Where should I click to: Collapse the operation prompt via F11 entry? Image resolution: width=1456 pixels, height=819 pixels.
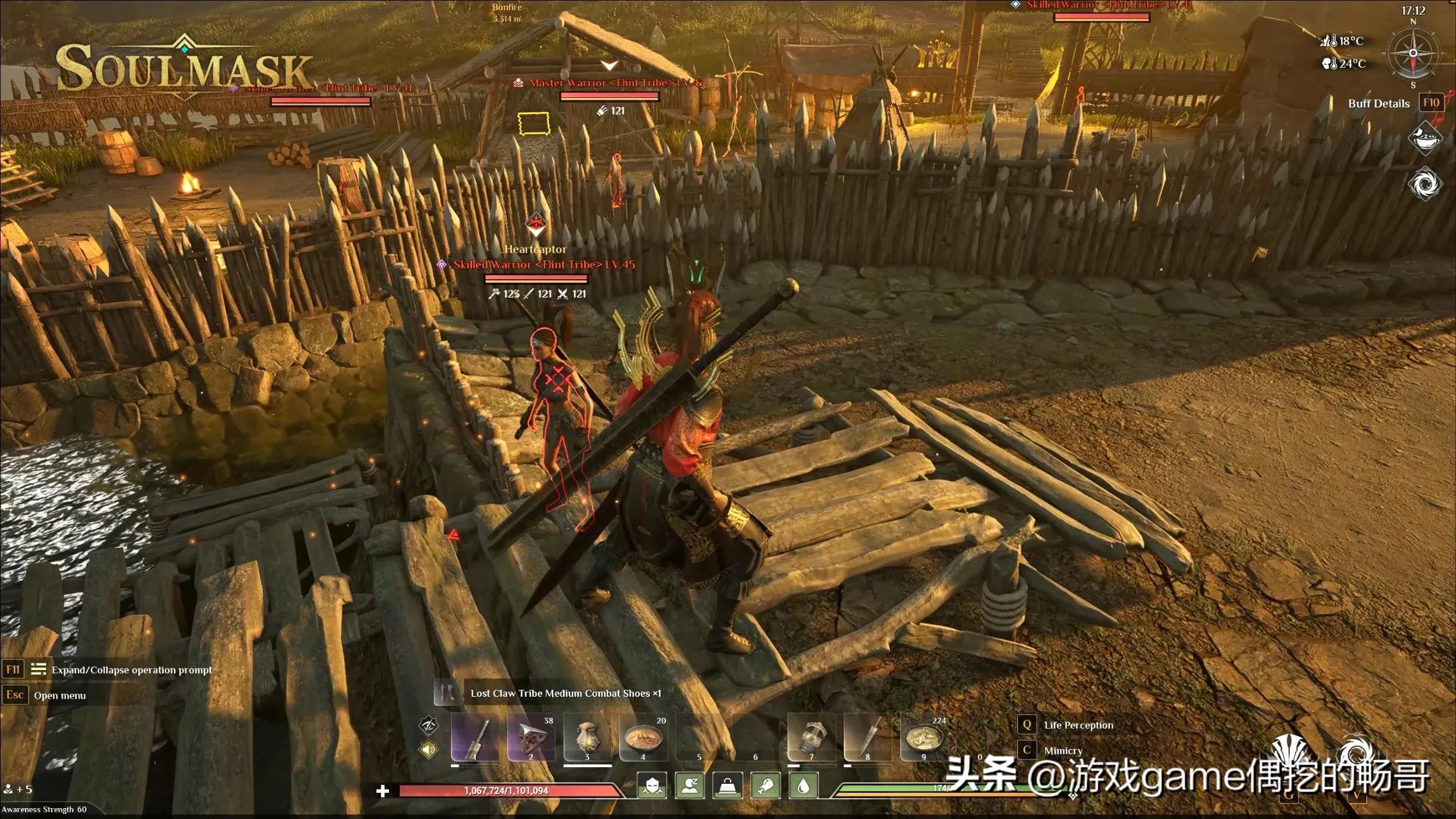click(x=14, y=669)
